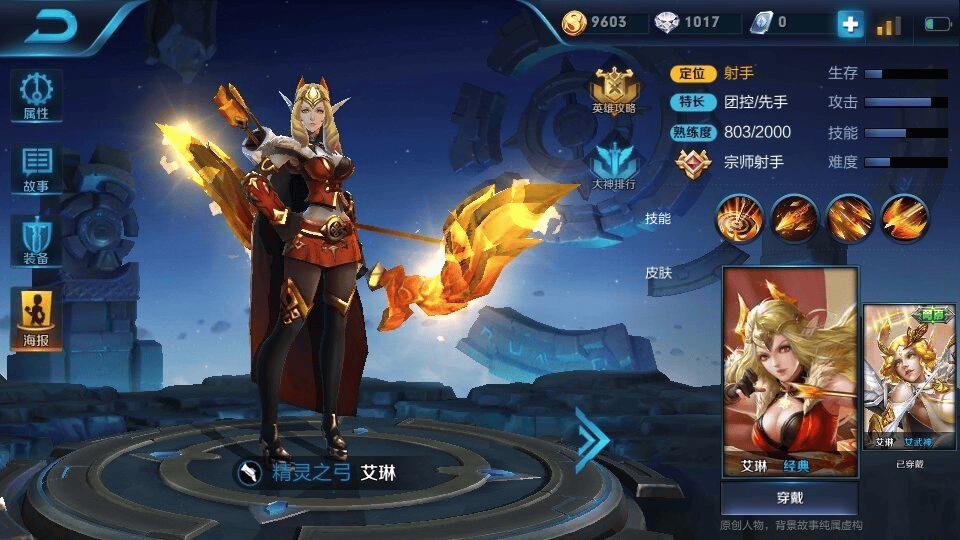Open 英雄攻略 hero guide
Image resolution: width=960 pixels, height=540 pixels.
pos(613,91)
